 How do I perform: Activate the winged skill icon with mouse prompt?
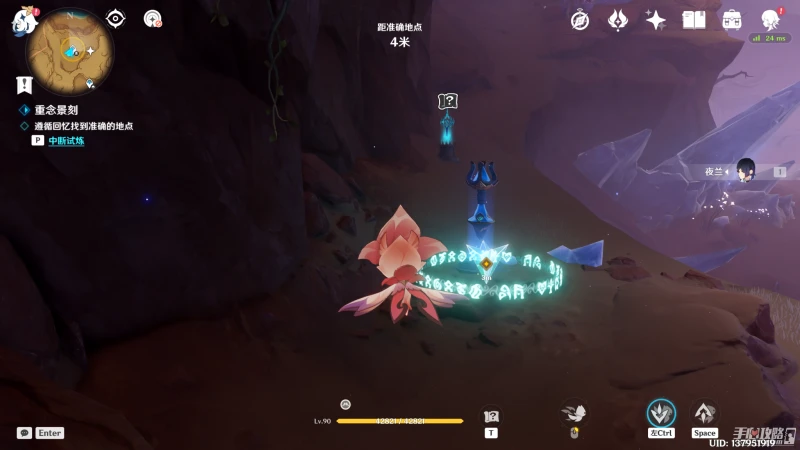pos(574,413)
